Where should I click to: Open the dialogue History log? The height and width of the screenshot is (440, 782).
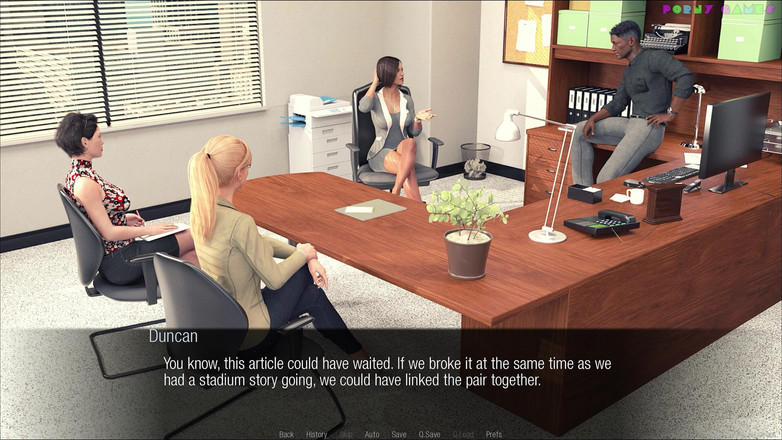pyautogui.click(x=316, y=434)
